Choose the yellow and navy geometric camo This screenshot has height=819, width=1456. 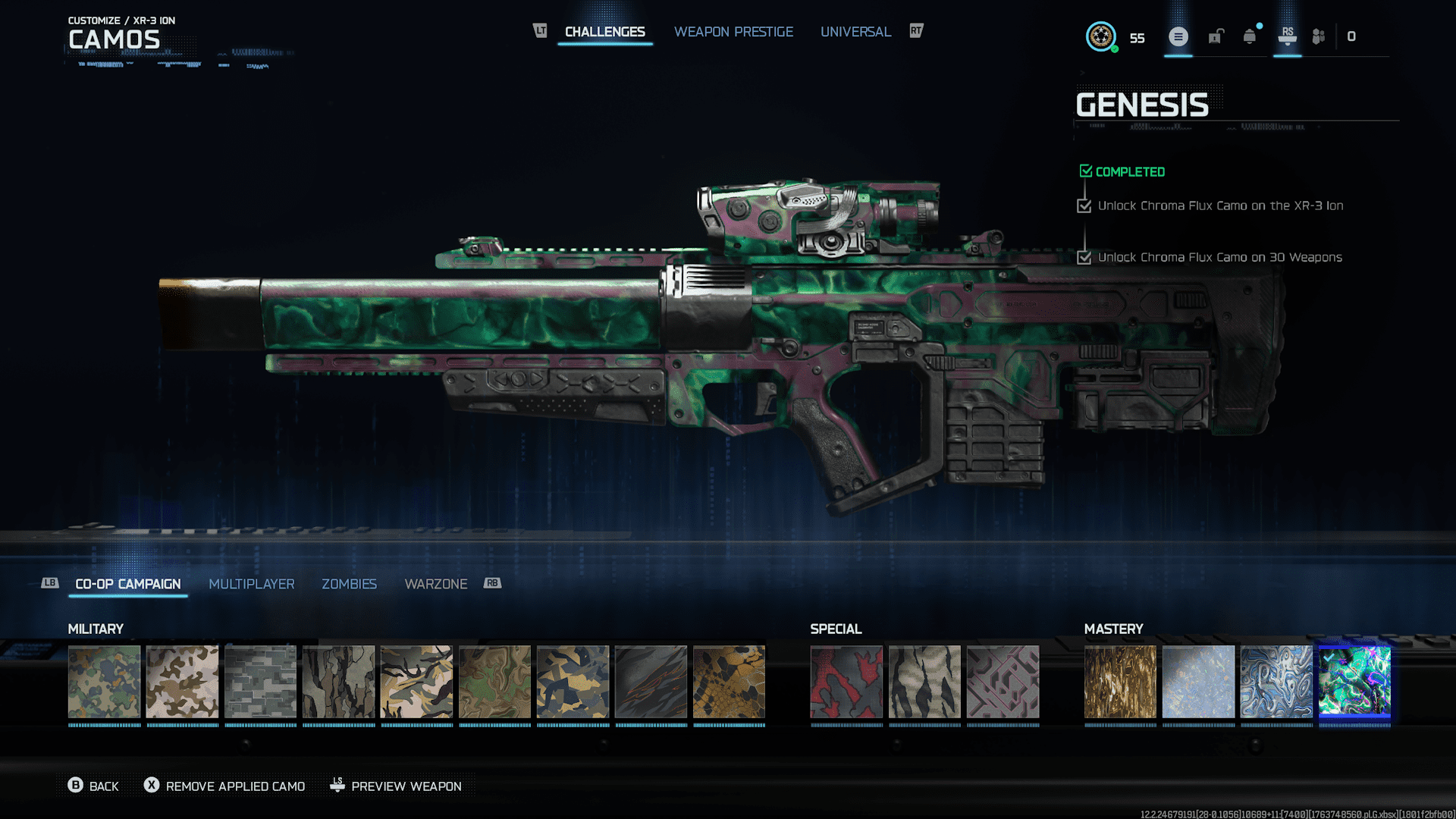tap(573, 682)
